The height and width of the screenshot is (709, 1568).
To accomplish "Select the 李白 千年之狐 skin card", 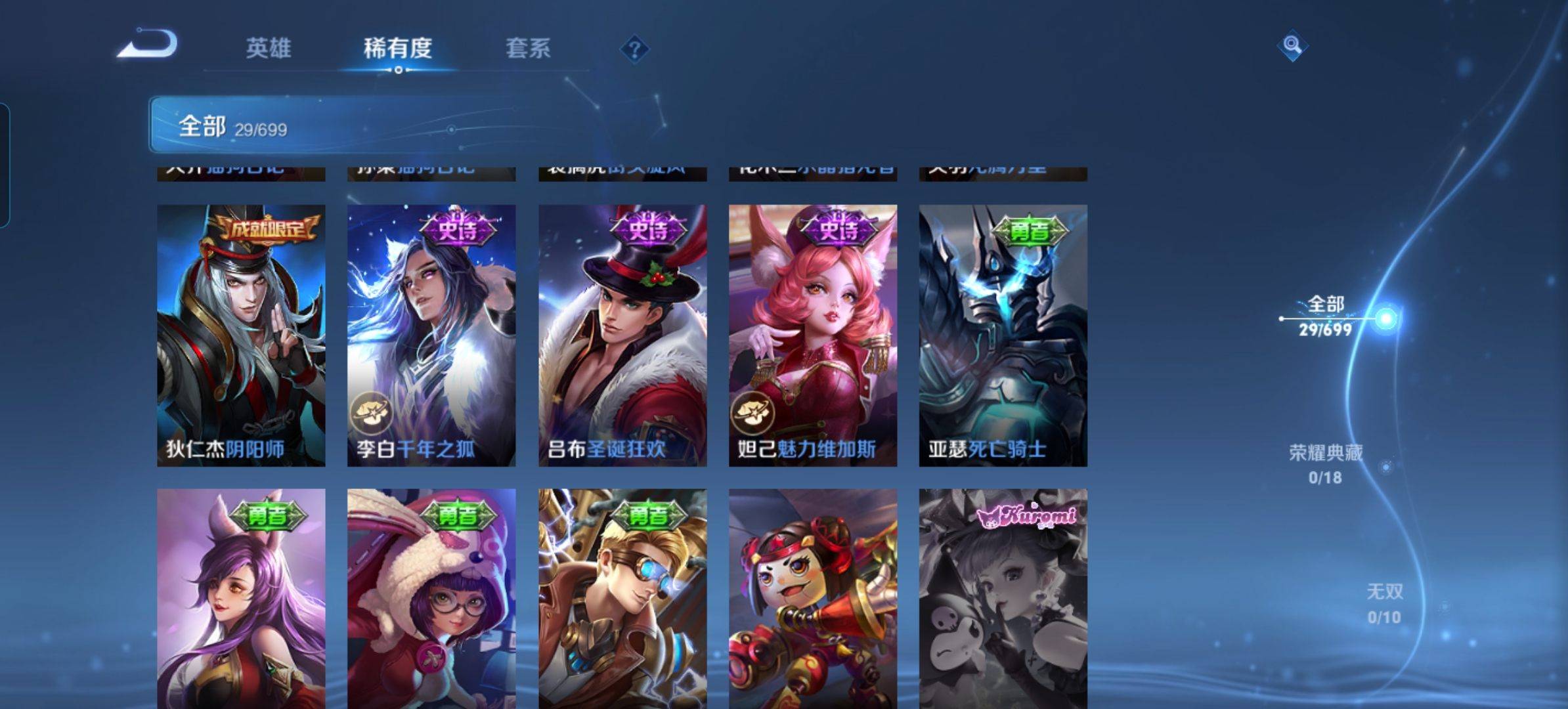I will click(431, 335).
